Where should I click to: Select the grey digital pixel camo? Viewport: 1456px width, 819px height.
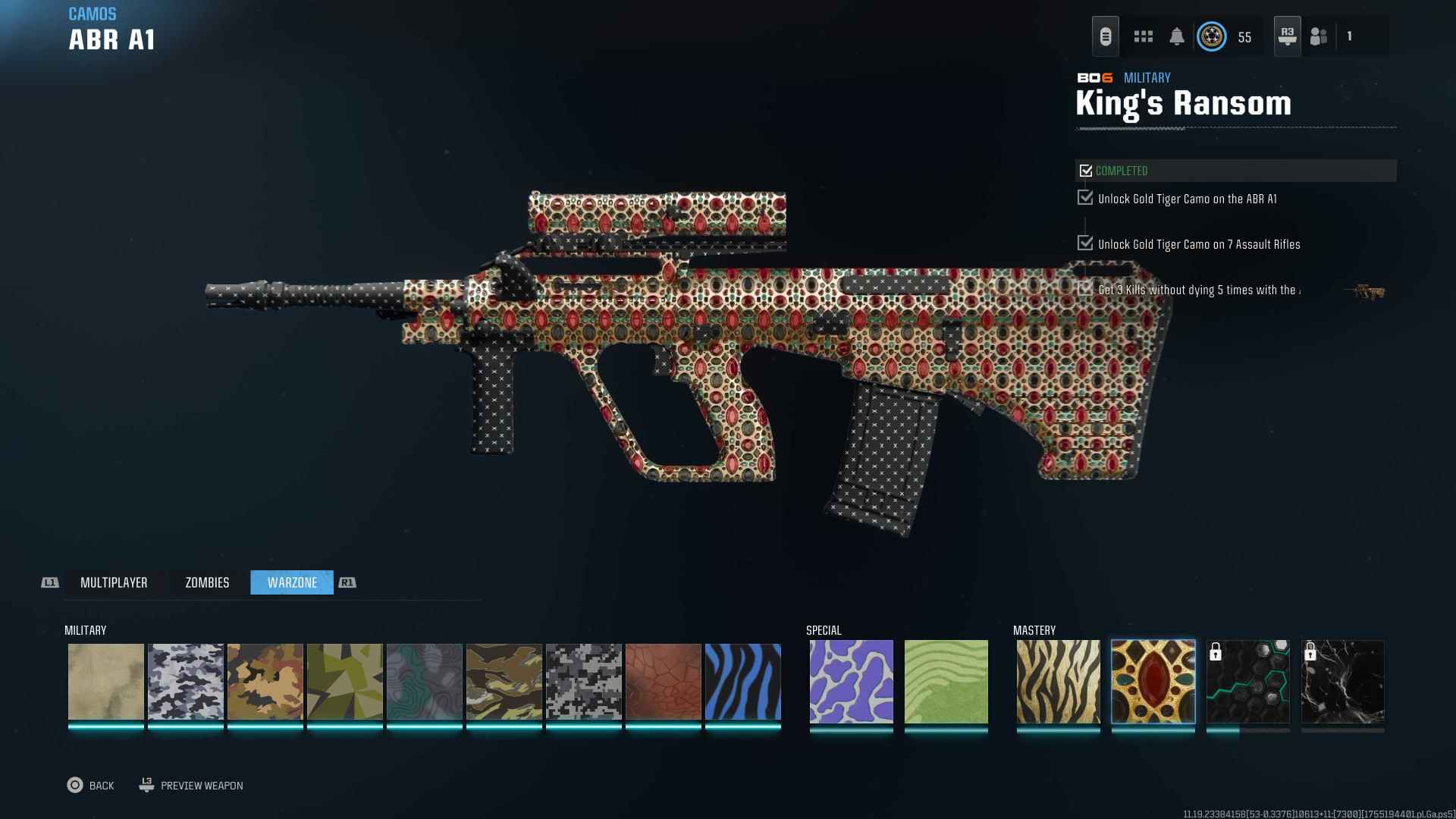[584, 682]
